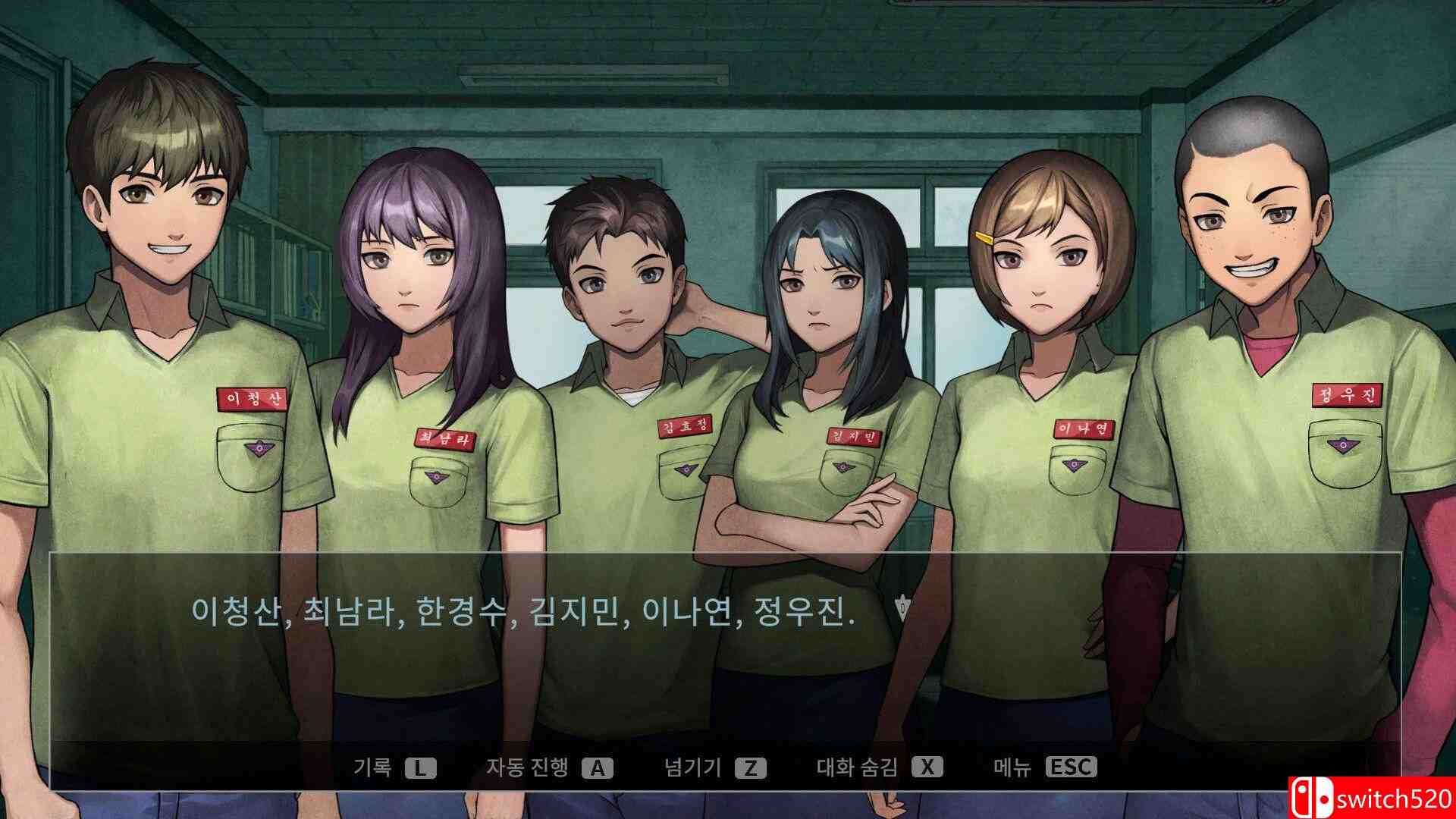1456x819 pixels.
Task: Toggle dialogue visibility off with 대화 숨김
Action: (880, 767)
